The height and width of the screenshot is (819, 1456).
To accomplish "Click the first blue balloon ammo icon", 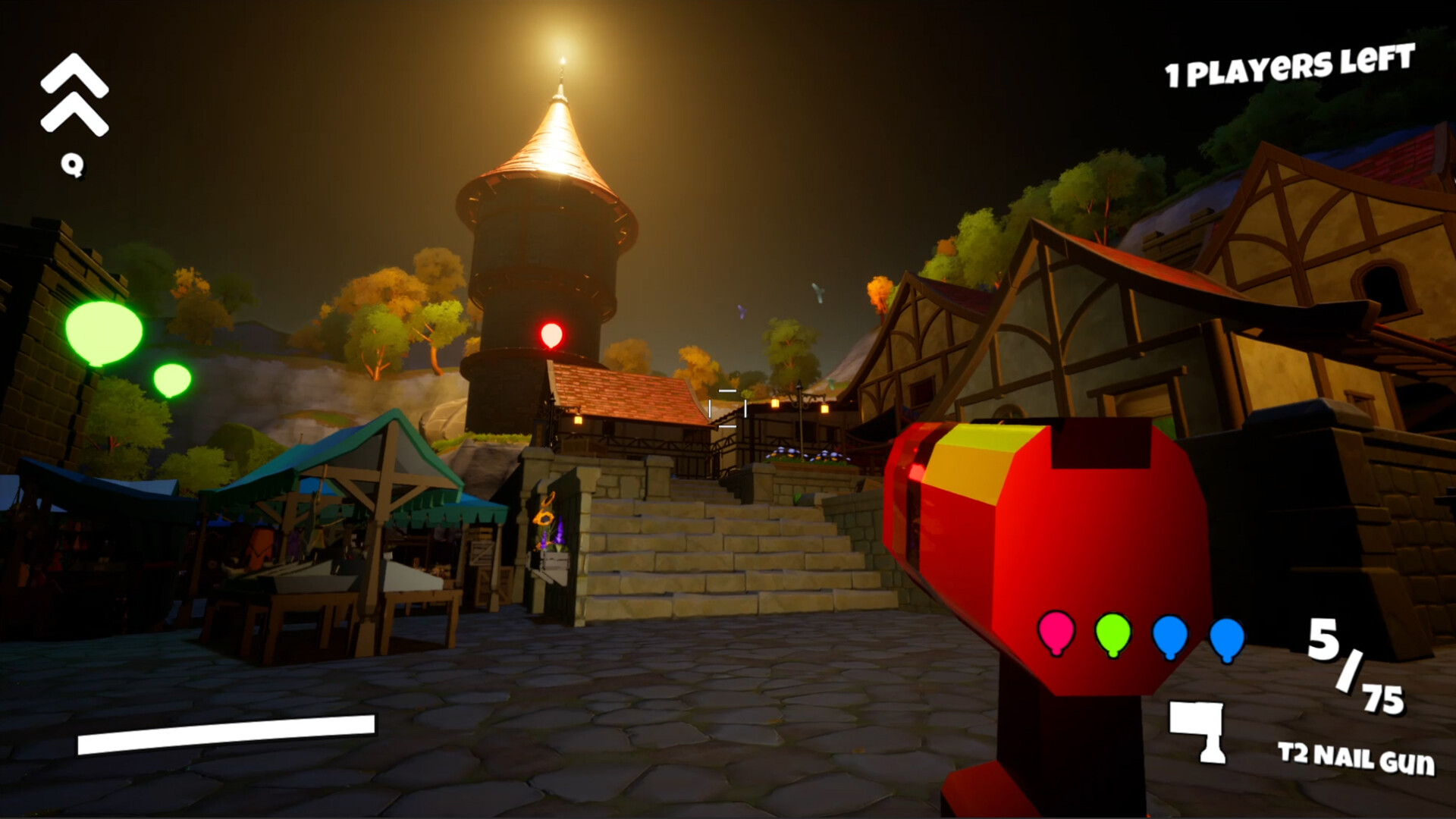I will pyautogui.click(x=1170, y=637).
